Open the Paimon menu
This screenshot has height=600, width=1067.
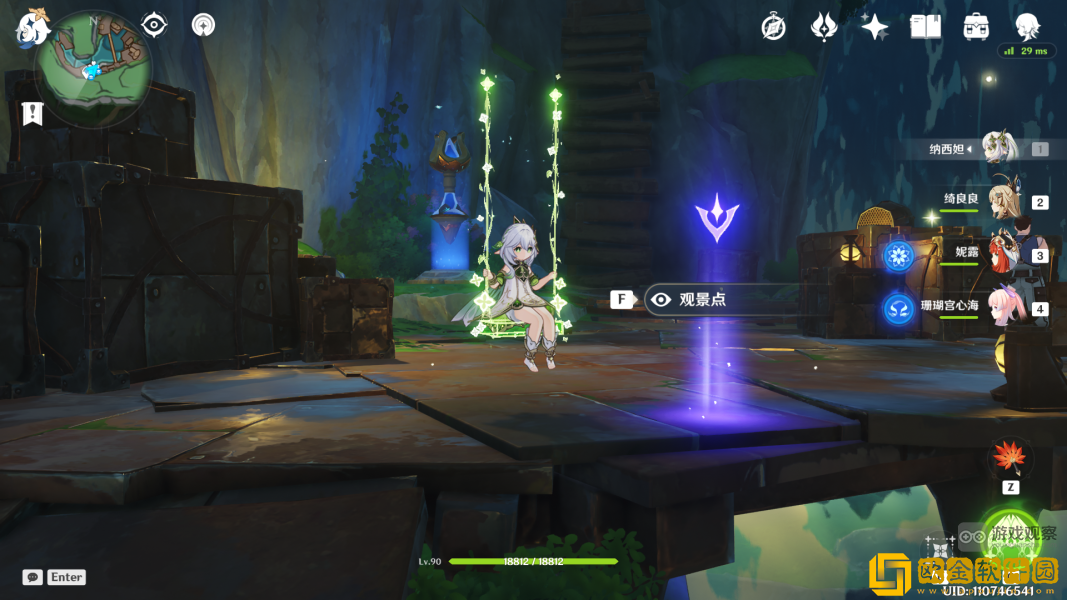point(31,28)
